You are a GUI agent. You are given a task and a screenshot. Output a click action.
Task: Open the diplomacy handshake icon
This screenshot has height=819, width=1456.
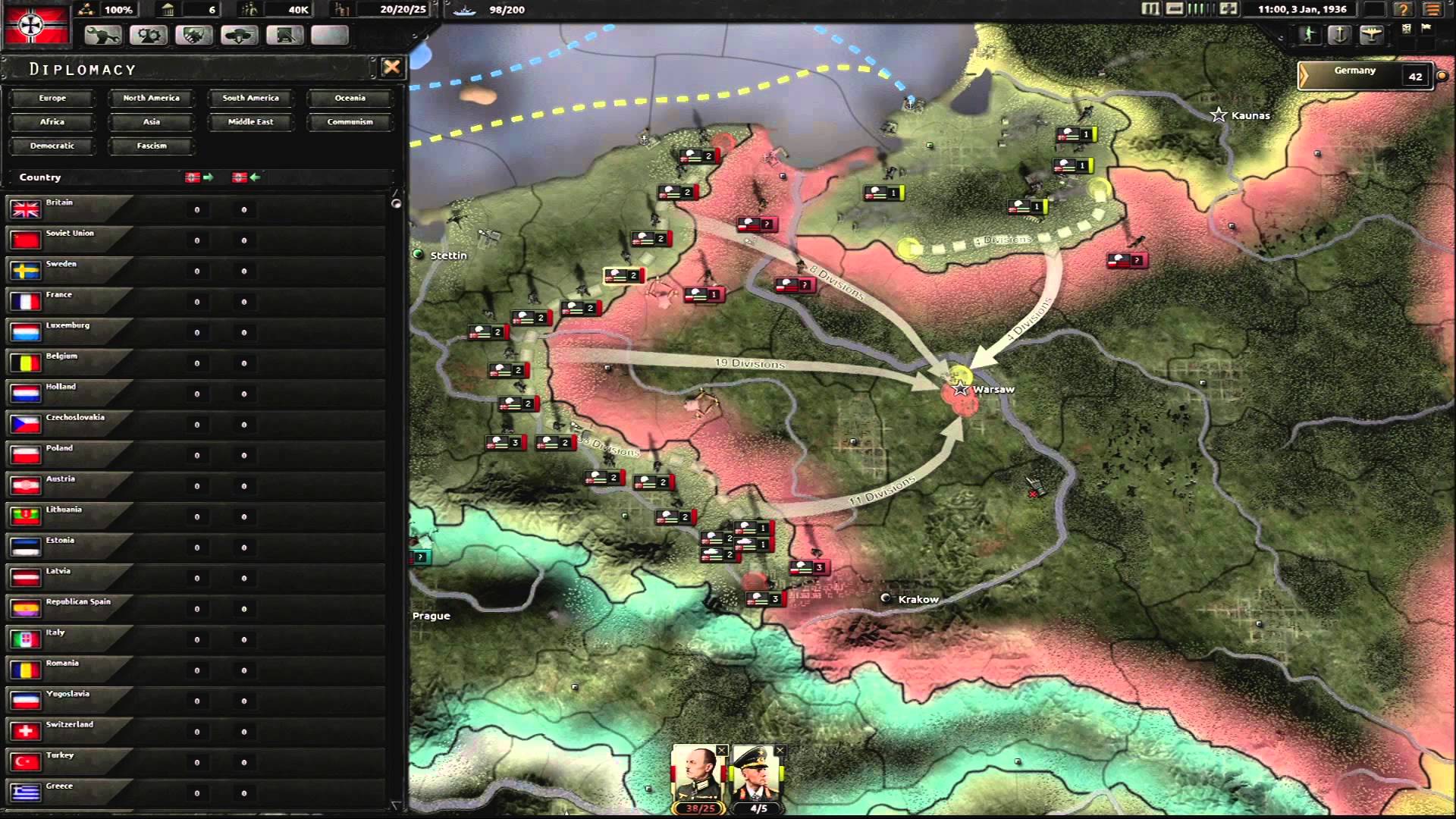[194, 36]
